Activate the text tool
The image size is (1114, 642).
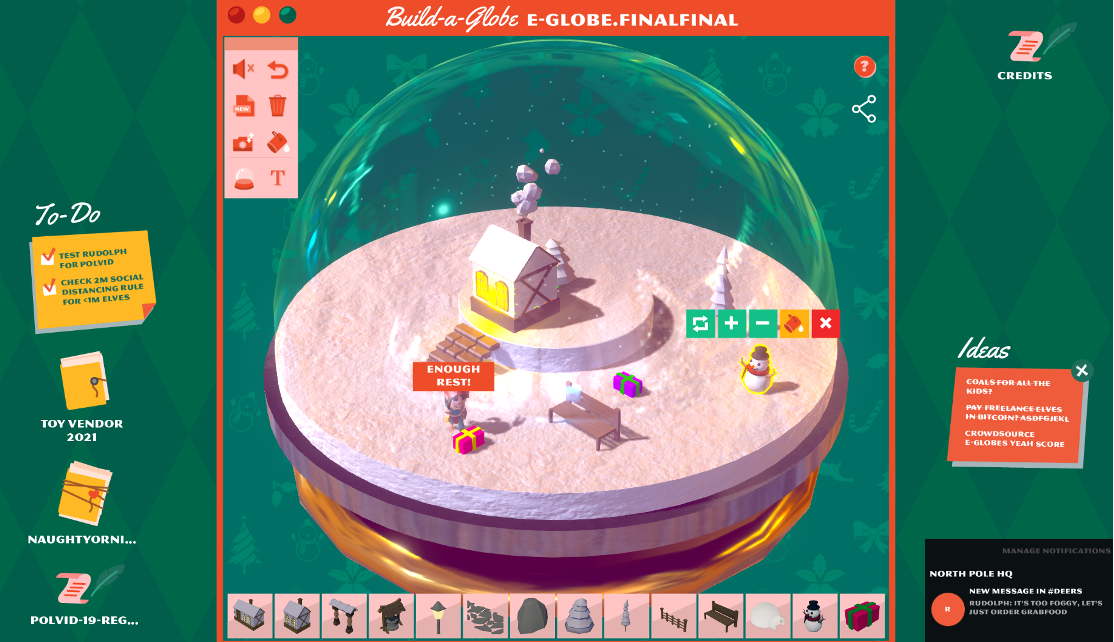[278, 179]
